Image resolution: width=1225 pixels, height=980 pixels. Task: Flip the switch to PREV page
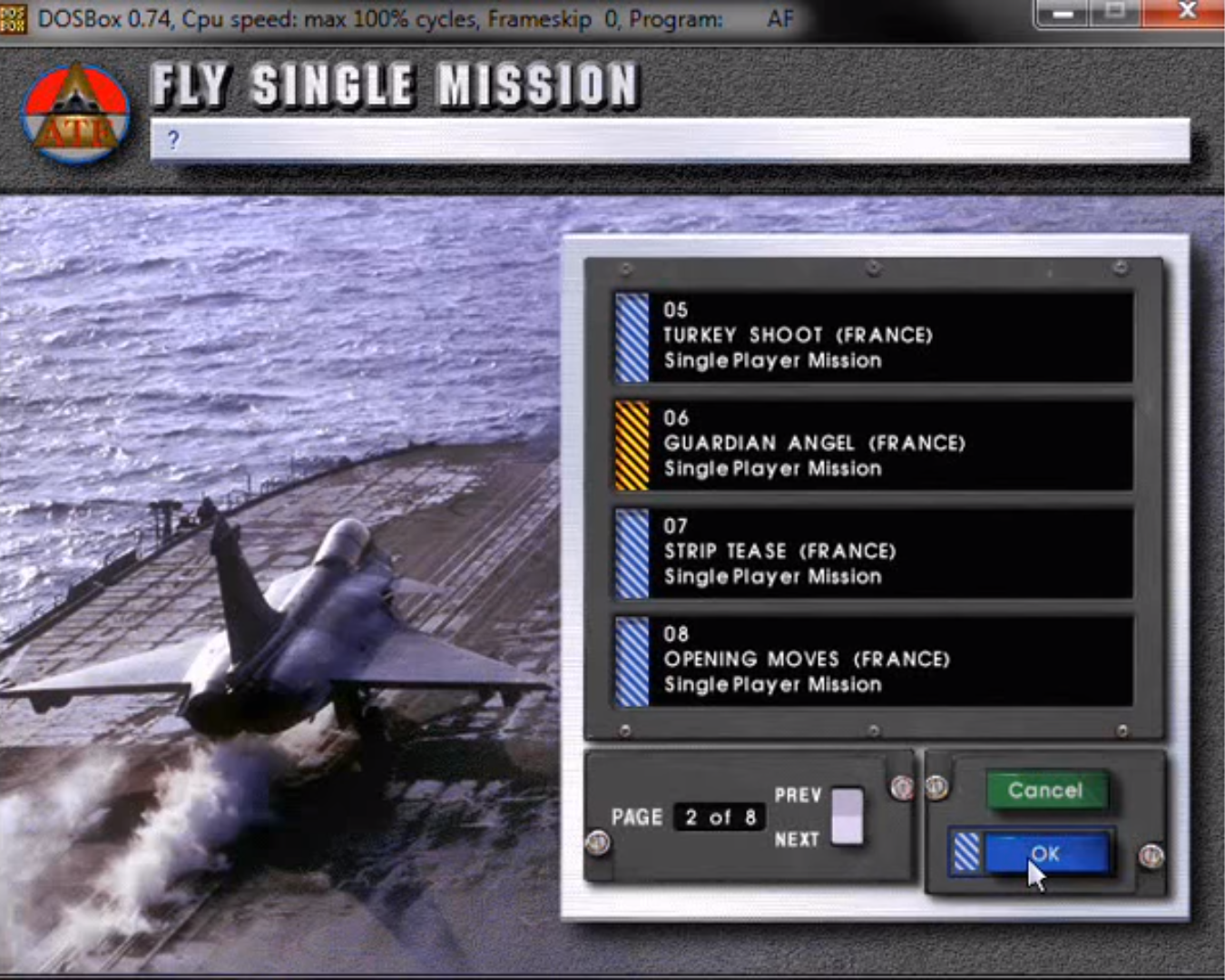click(x=847, y=799)
